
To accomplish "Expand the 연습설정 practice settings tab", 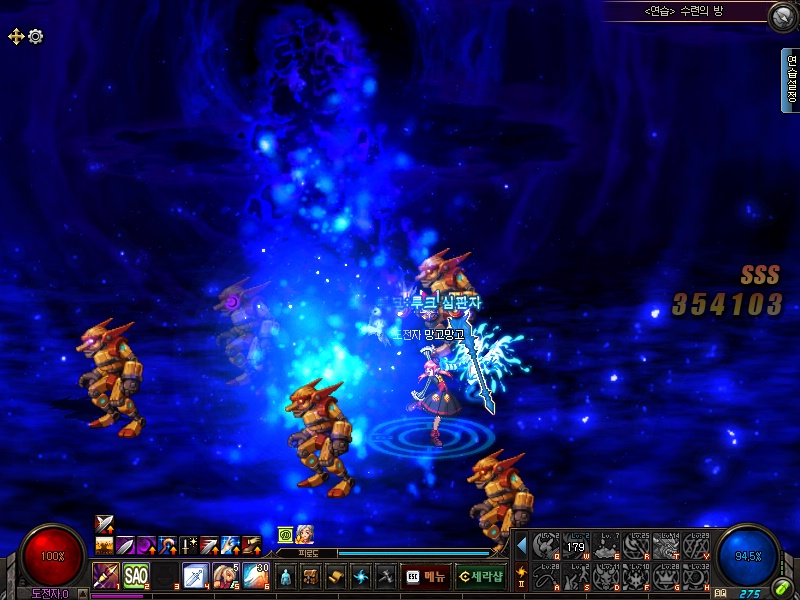I will coord(791,80).
